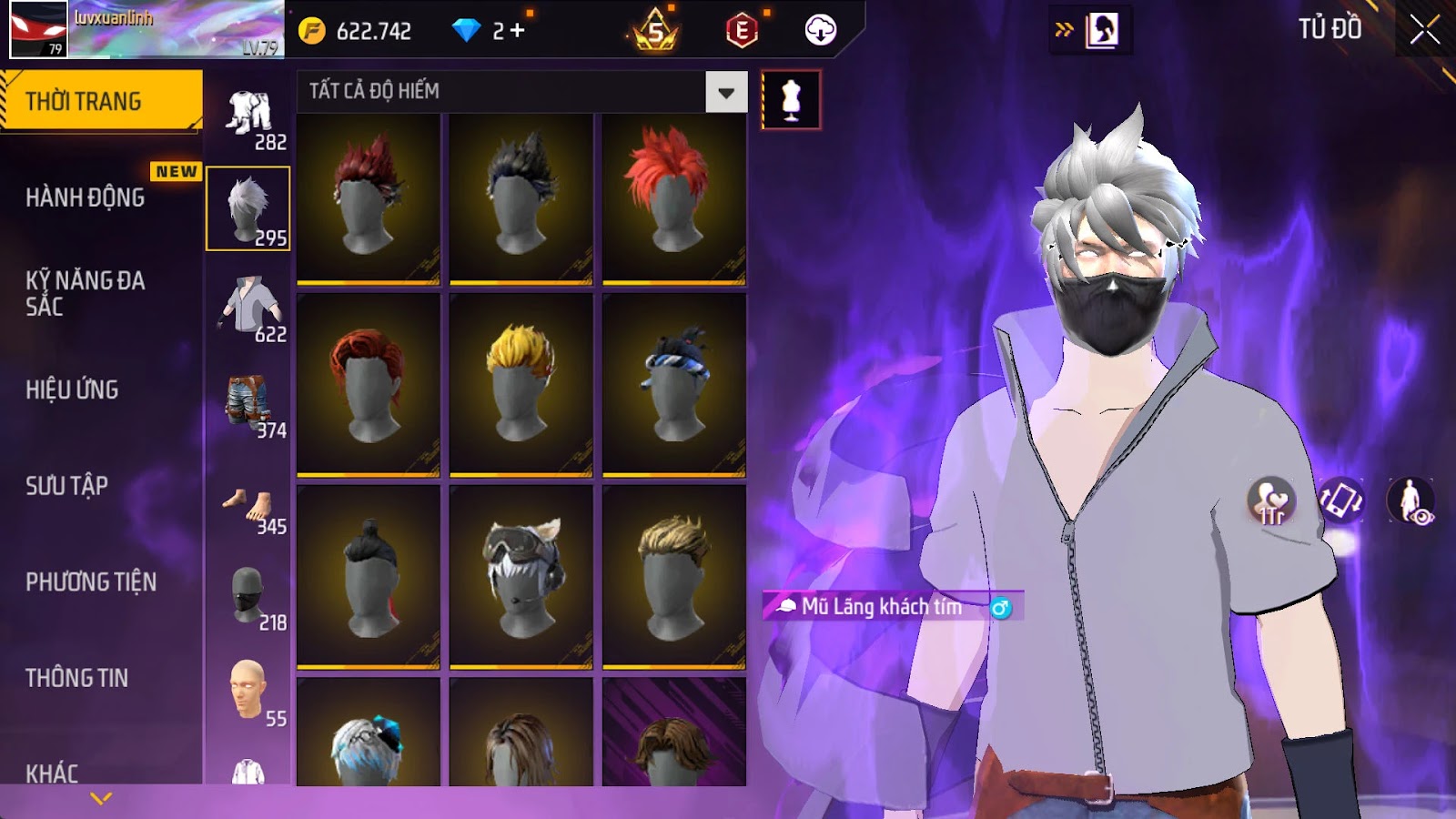Open the Hiệu Ứng section
The height and width of the screenshot is (819, 1456).
[72, 389]
